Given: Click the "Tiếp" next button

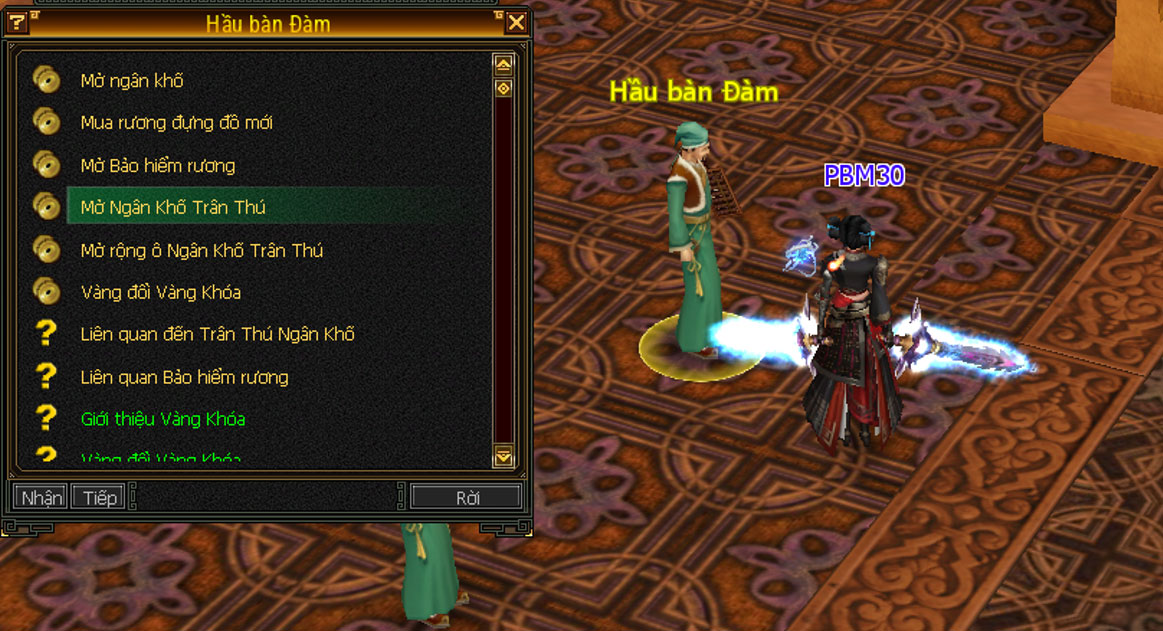Looking at the screenshot, I should 99,497.
